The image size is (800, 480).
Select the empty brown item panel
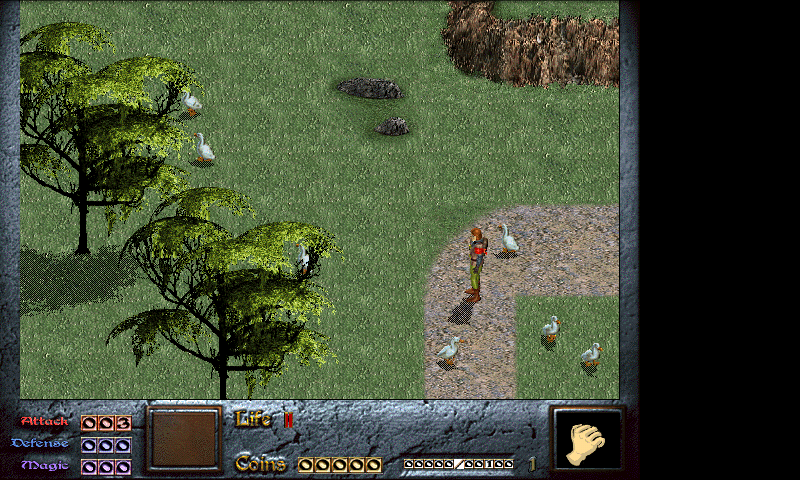point(184,438)
